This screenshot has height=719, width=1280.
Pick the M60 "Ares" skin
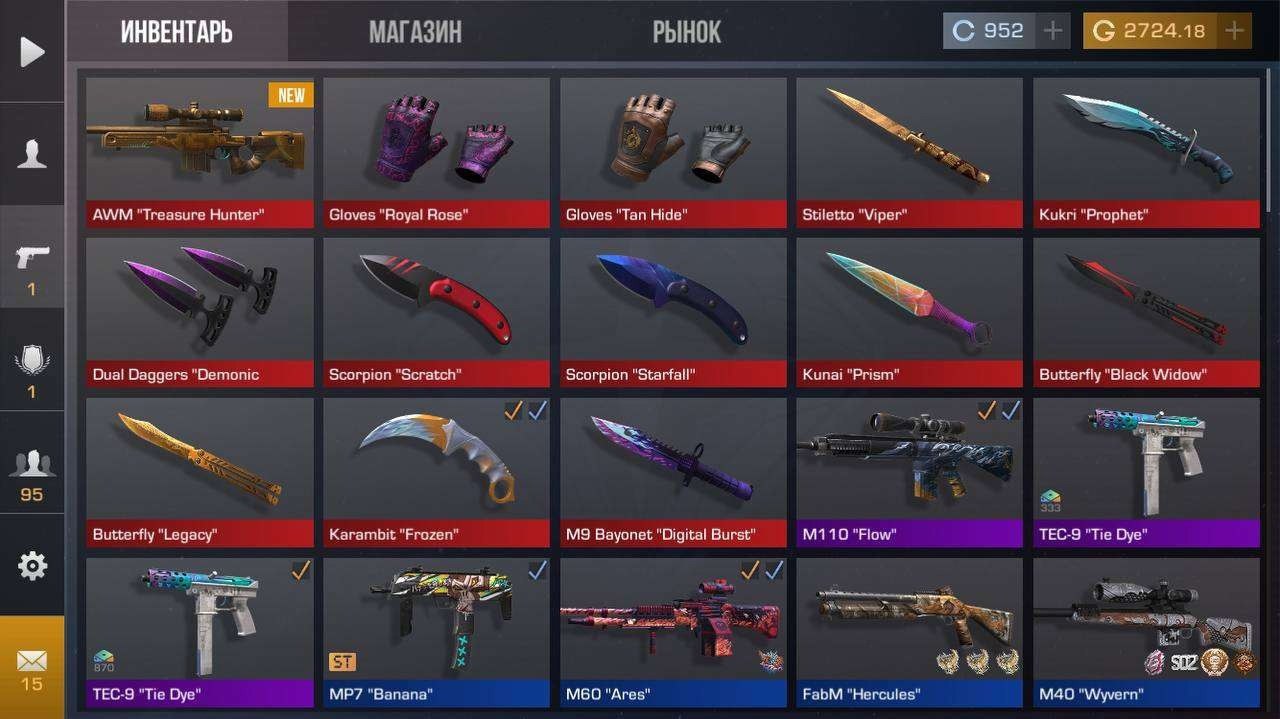[x=673, y=632]
